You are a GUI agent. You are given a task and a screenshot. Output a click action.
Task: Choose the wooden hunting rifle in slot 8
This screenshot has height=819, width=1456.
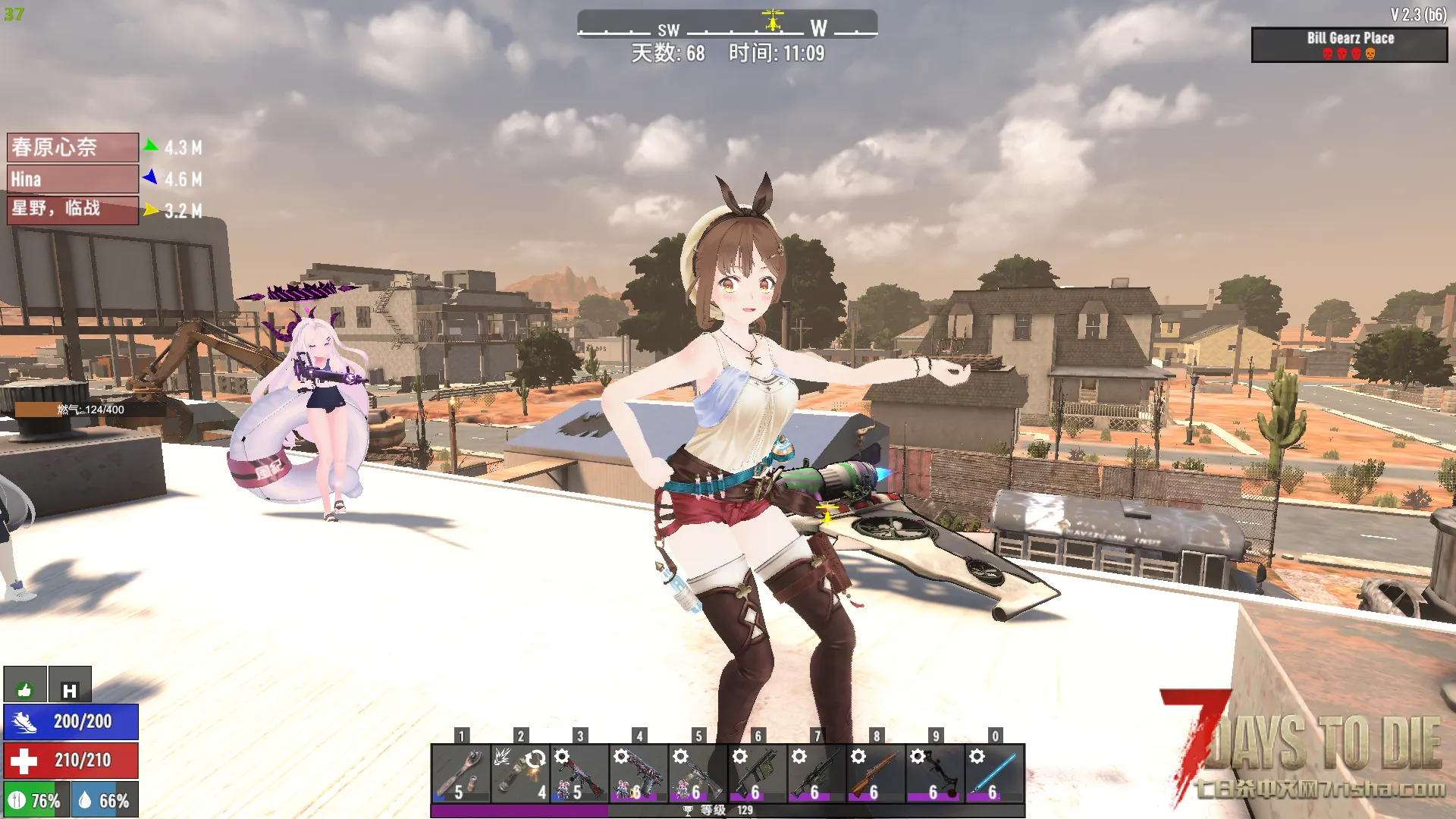[875, 773]
